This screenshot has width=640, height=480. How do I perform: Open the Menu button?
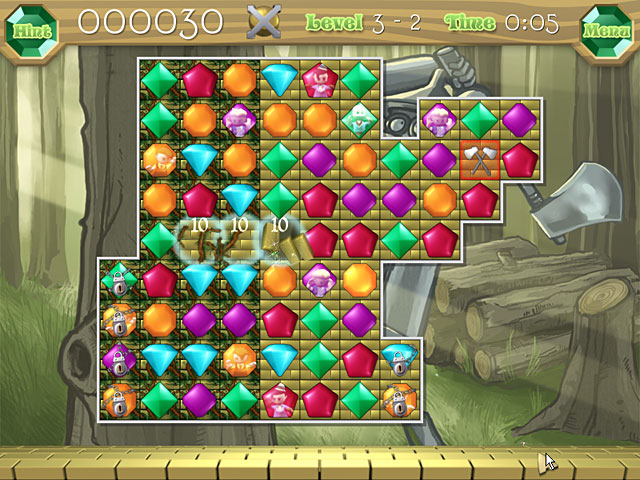tap(607, 27)
